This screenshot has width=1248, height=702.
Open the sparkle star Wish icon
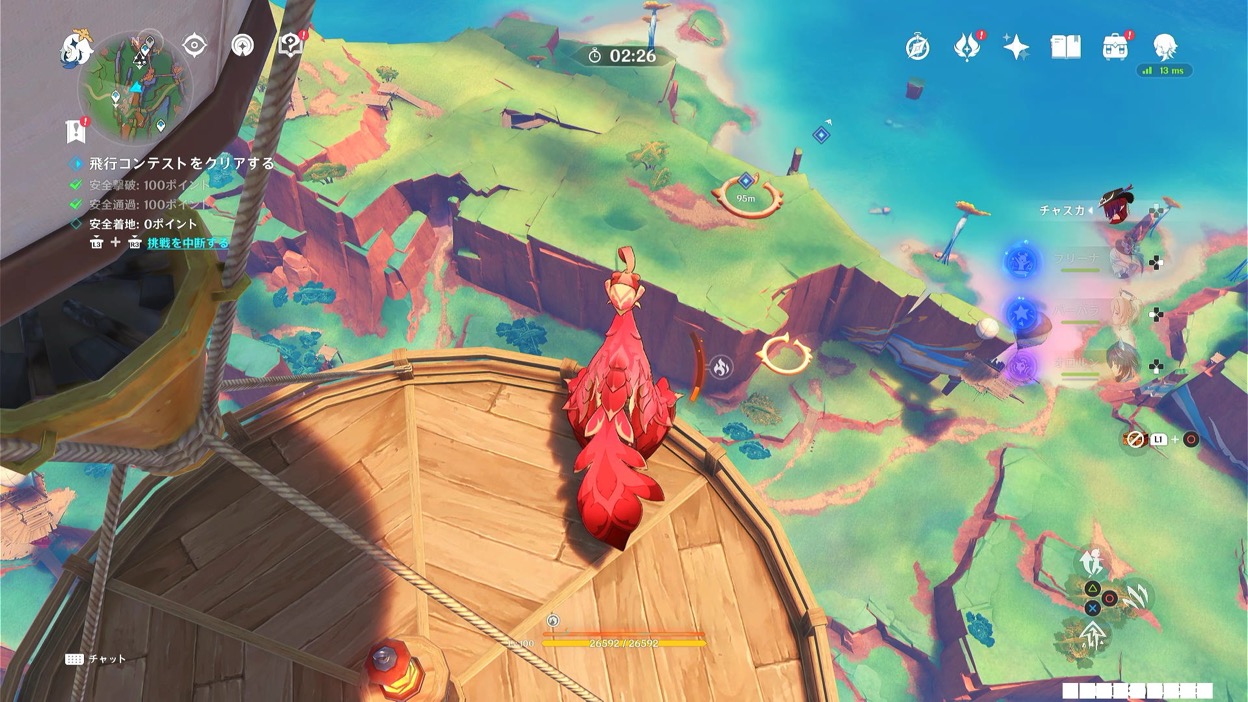1016,47
